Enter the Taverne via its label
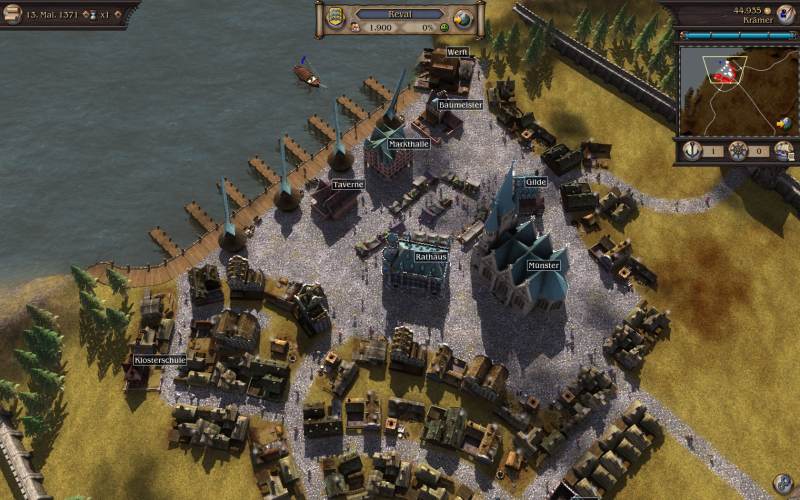 coord(348,185)
